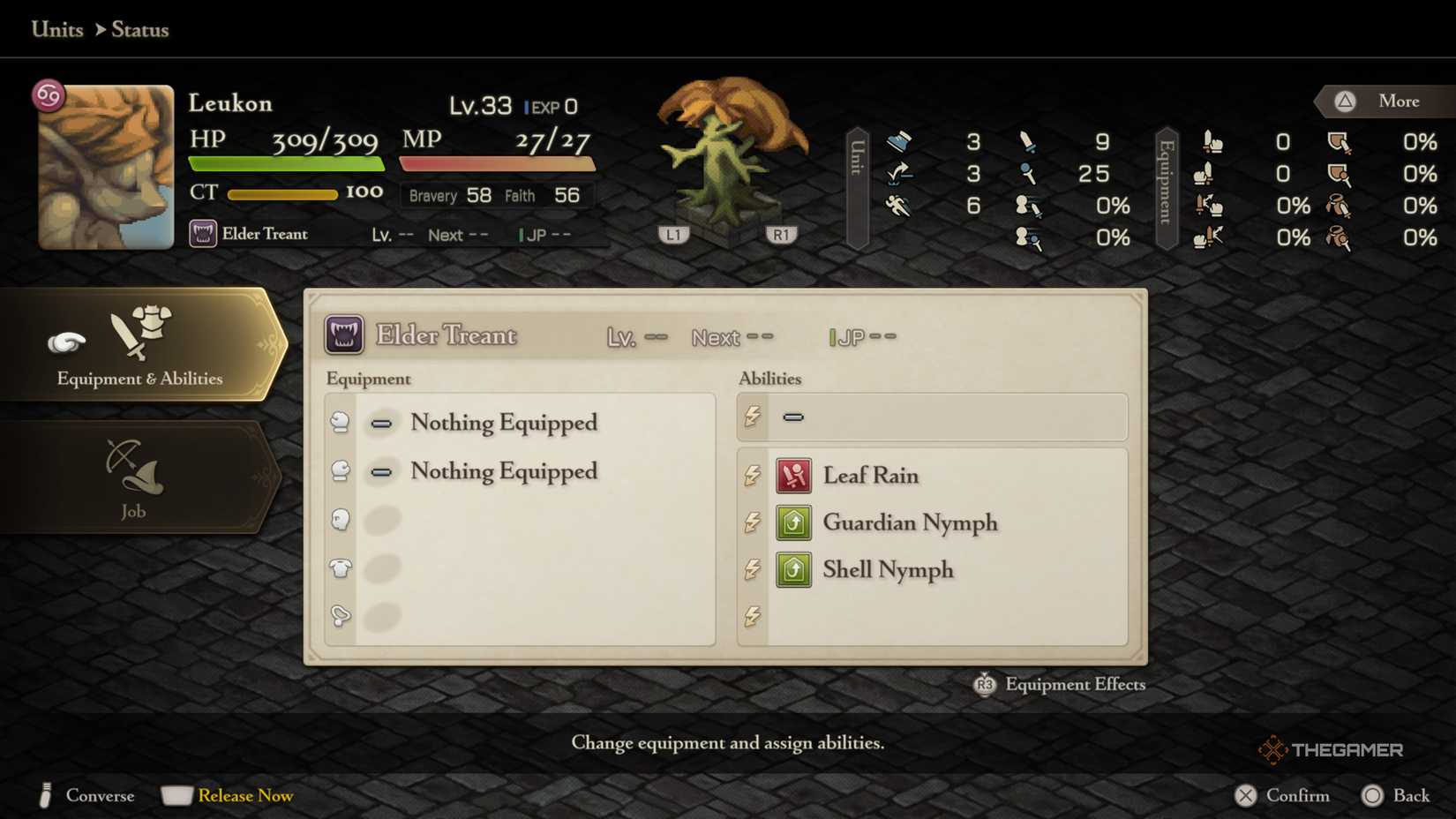Select the Shell Nymph ability icon
This screenshot has height=819, width=1456.
coord(792,569)
